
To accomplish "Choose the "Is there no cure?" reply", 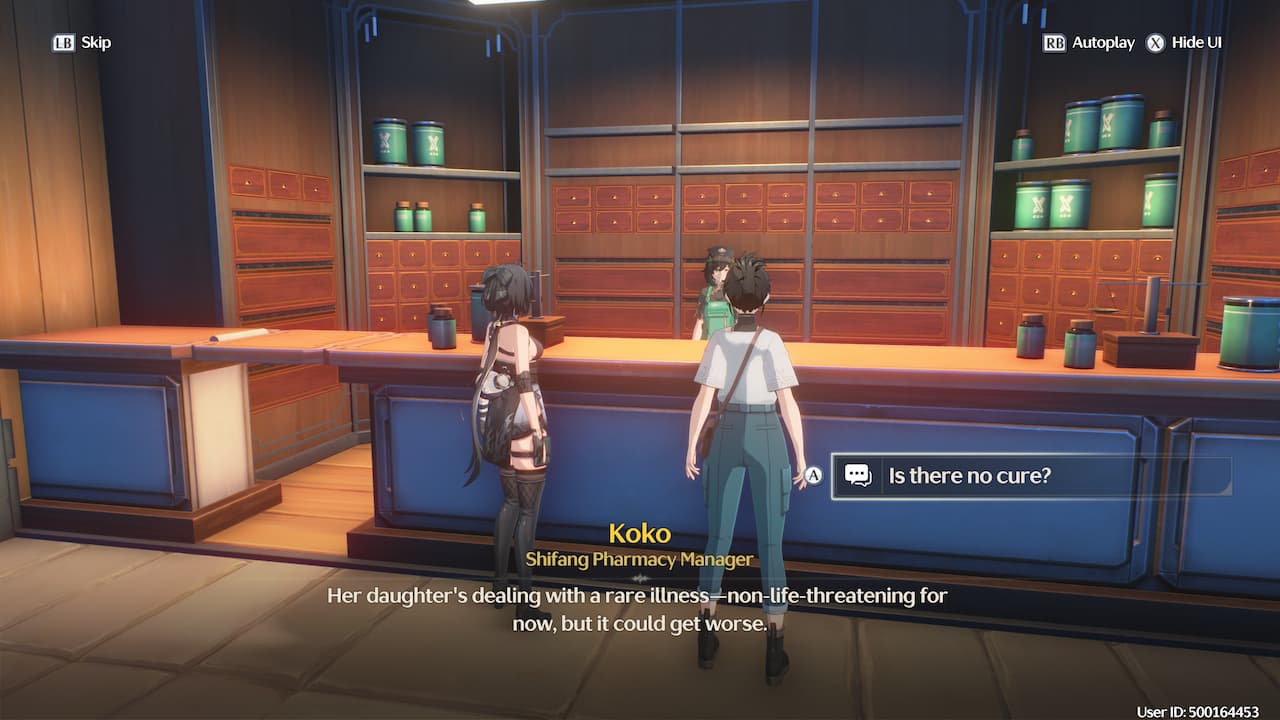I will (x=1030, y=476).
